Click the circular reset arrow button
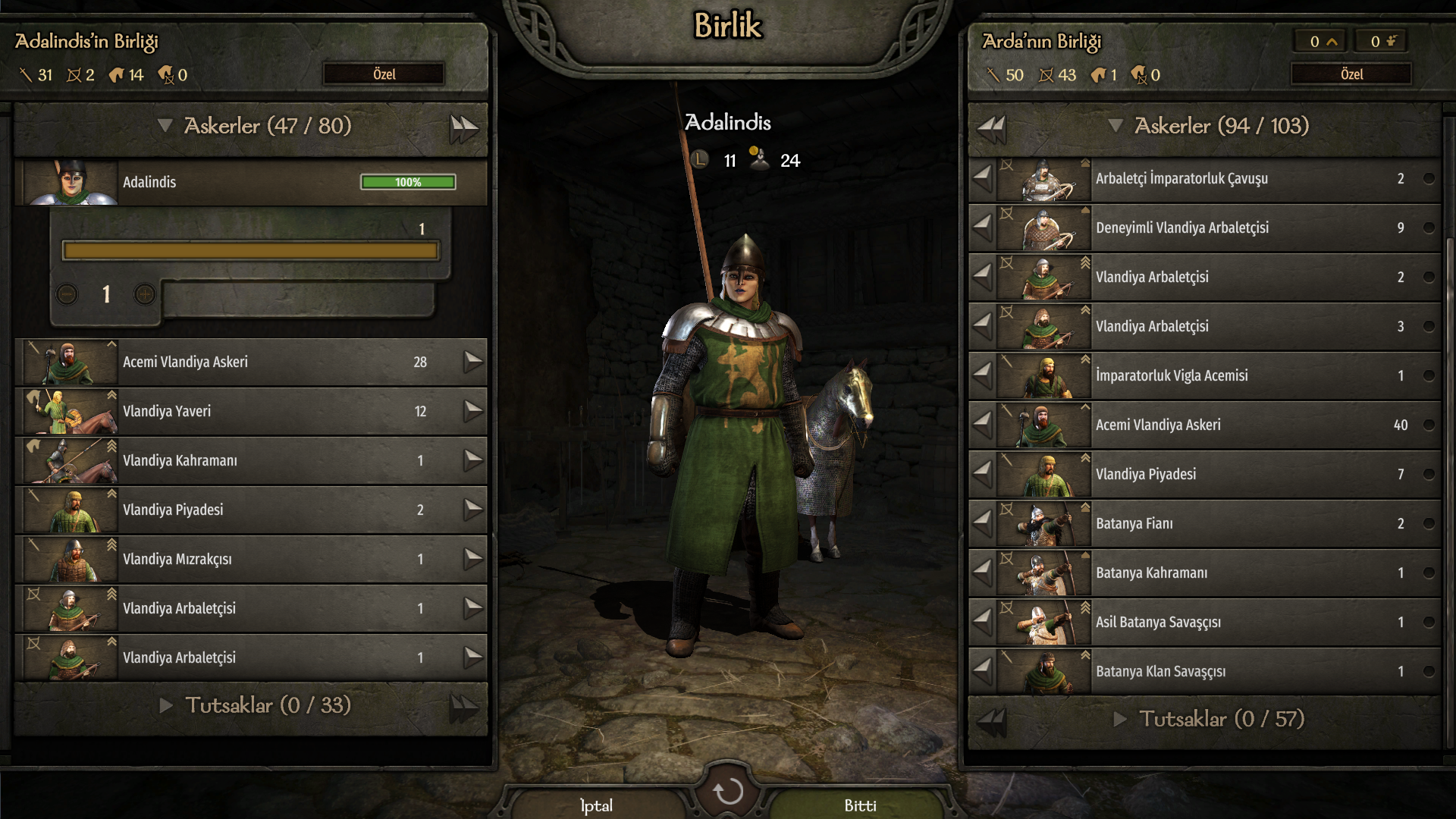Viewport: 1456px width, 819px height. pyautogui.click(x=728, y=792)
